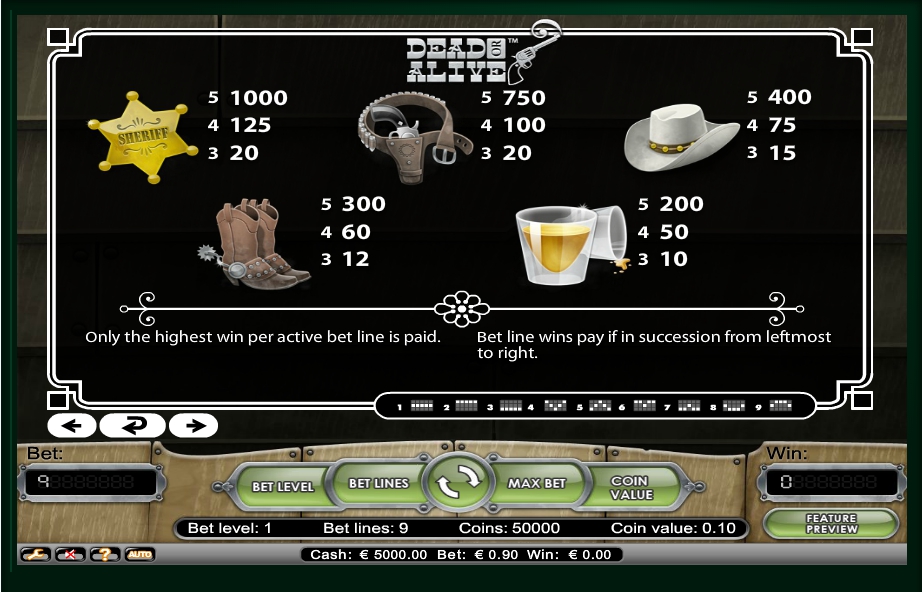This screenshot has width=922, height=592.
Task: Advance to the next paytable page
Action: [194, 425]
